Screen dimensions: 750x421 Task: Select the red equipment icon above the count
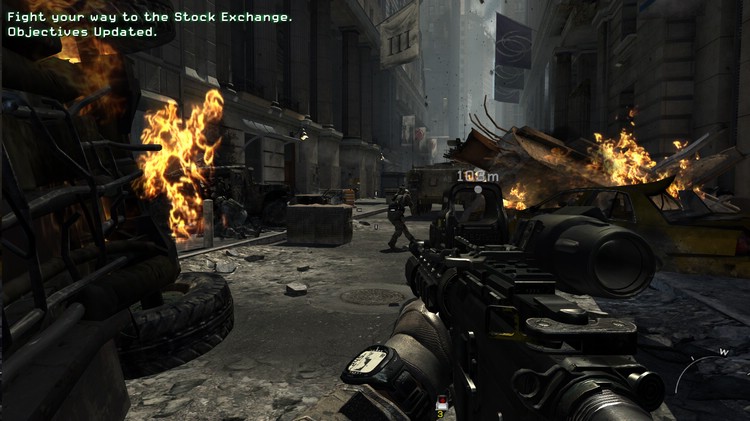(x=441, y=401)
